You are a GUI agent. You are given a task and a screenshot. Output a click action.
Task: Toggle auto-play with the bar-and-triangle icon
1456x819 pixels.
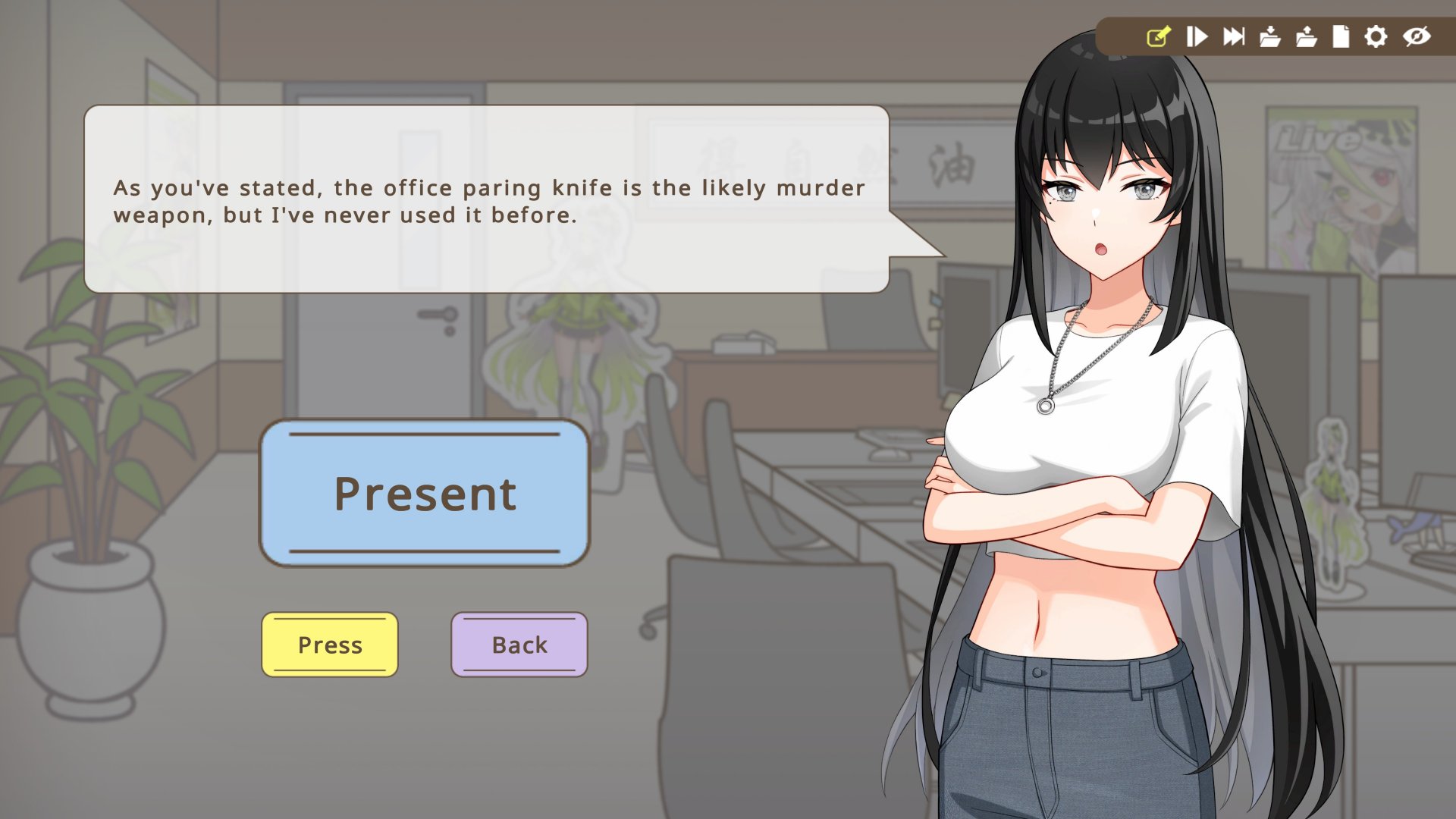1197,36
